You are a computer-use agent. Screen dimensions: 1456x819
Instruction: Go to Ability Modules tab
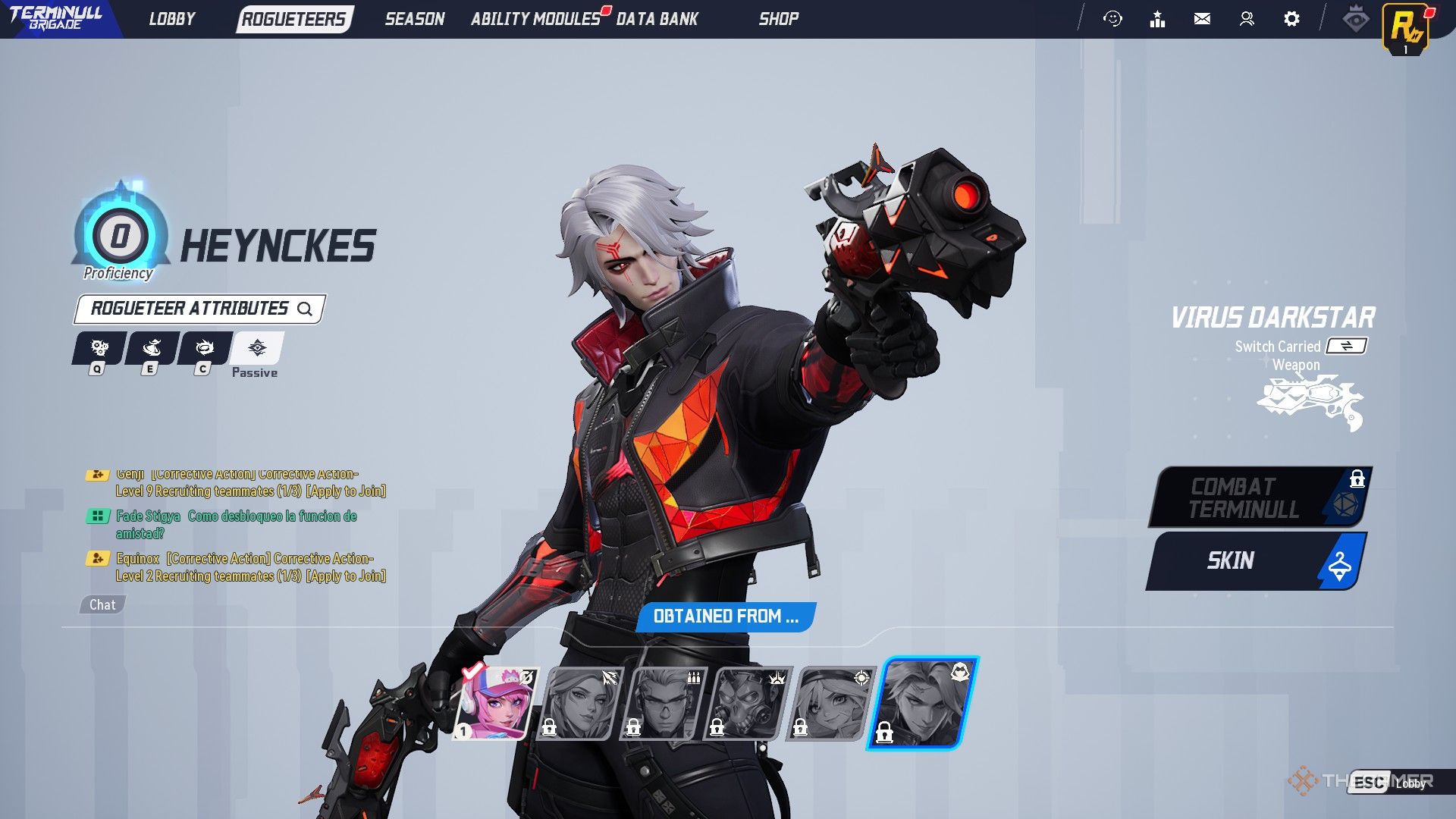tap(535, 19)
